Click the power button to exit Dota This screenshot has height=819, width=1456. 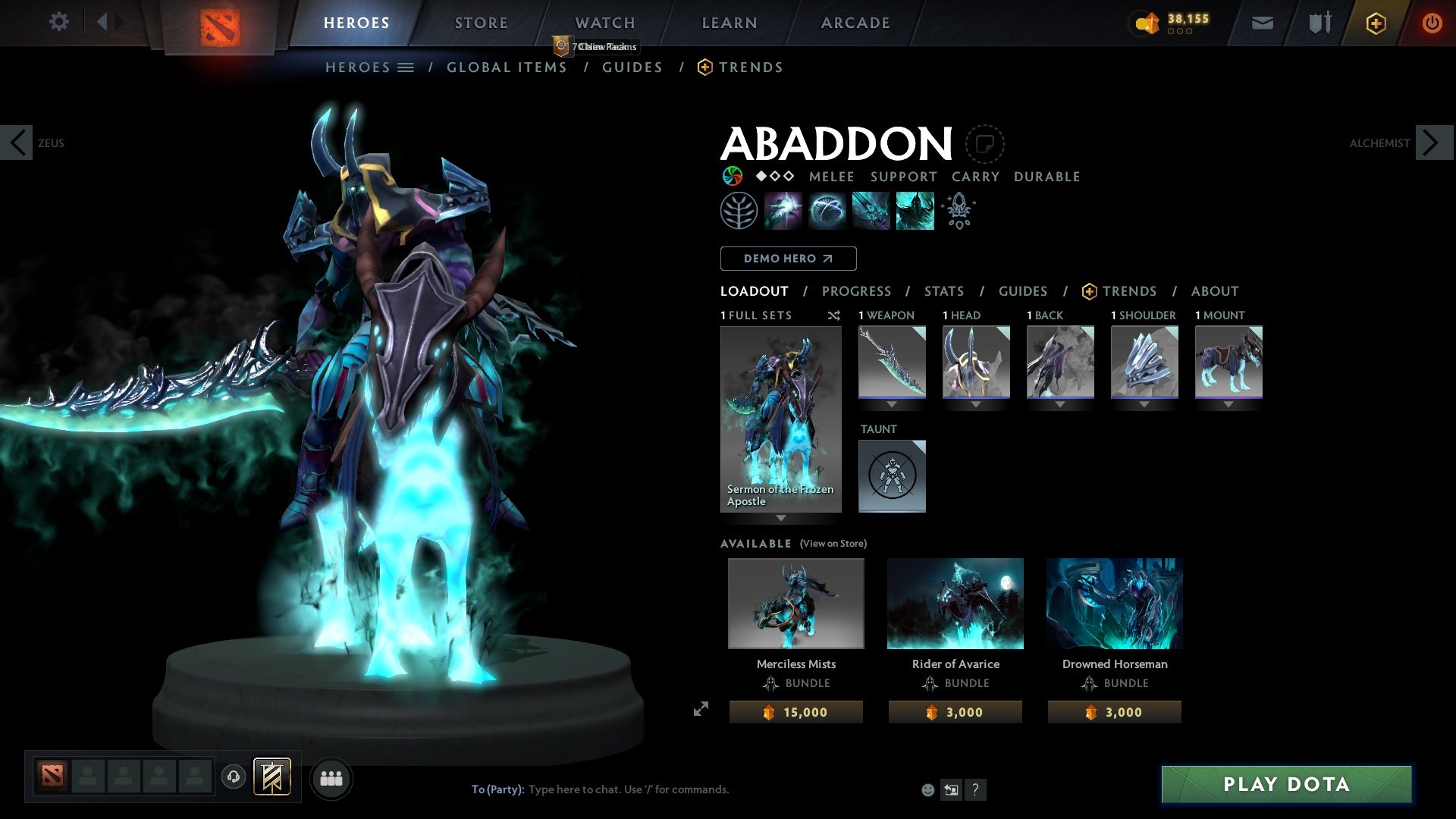1433,23
